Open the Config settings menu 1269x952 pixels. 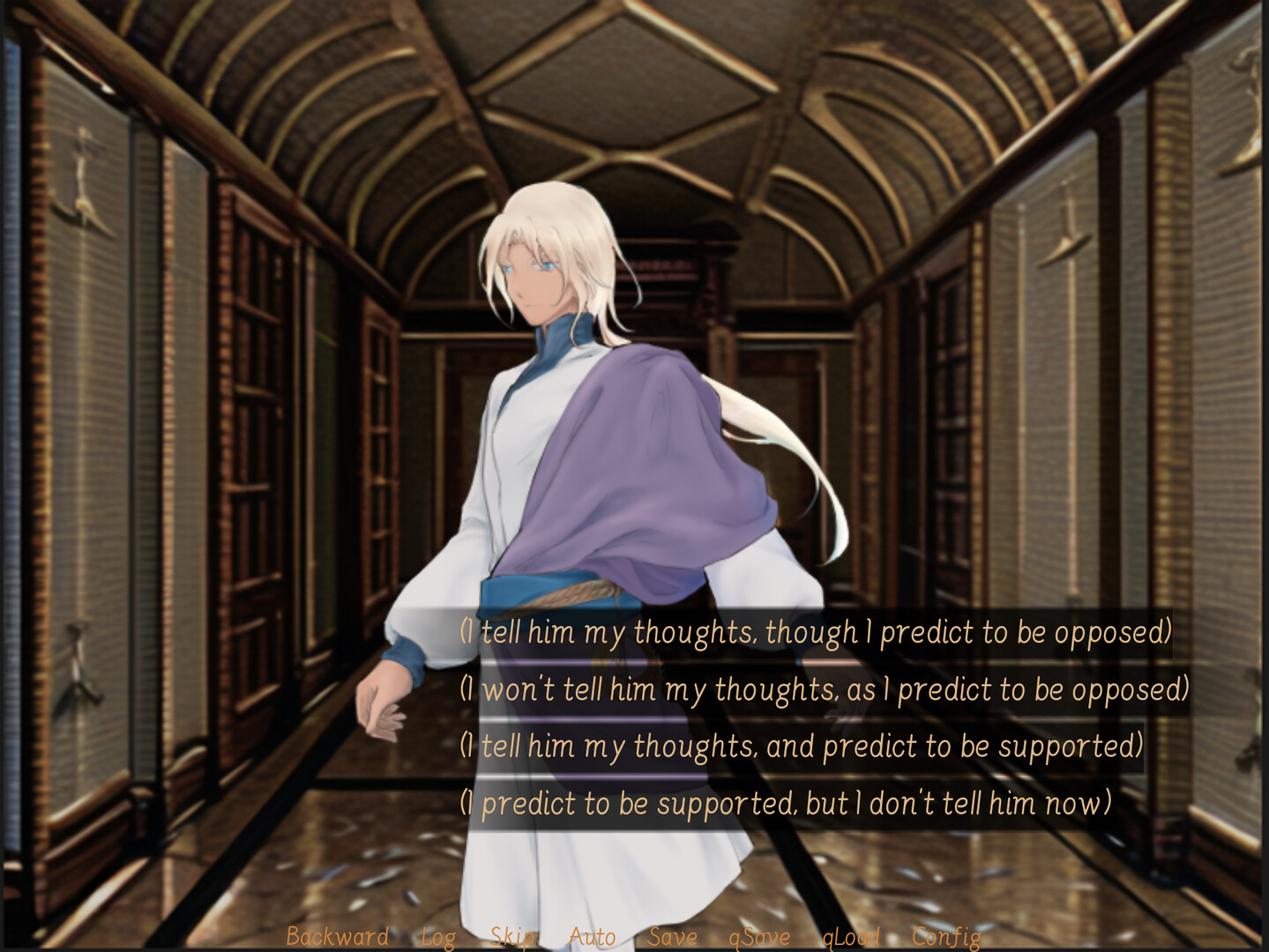943,937
